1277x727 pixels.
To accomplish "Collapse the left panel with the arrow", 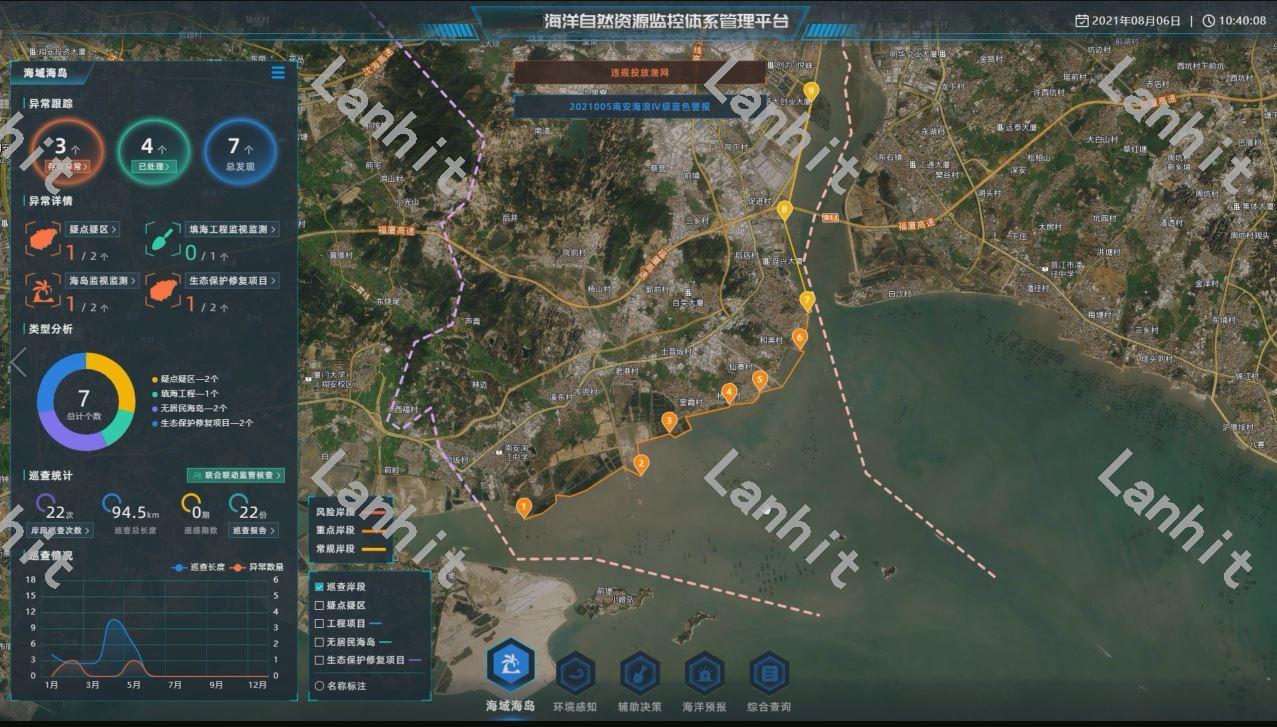I will coord(18,363).
